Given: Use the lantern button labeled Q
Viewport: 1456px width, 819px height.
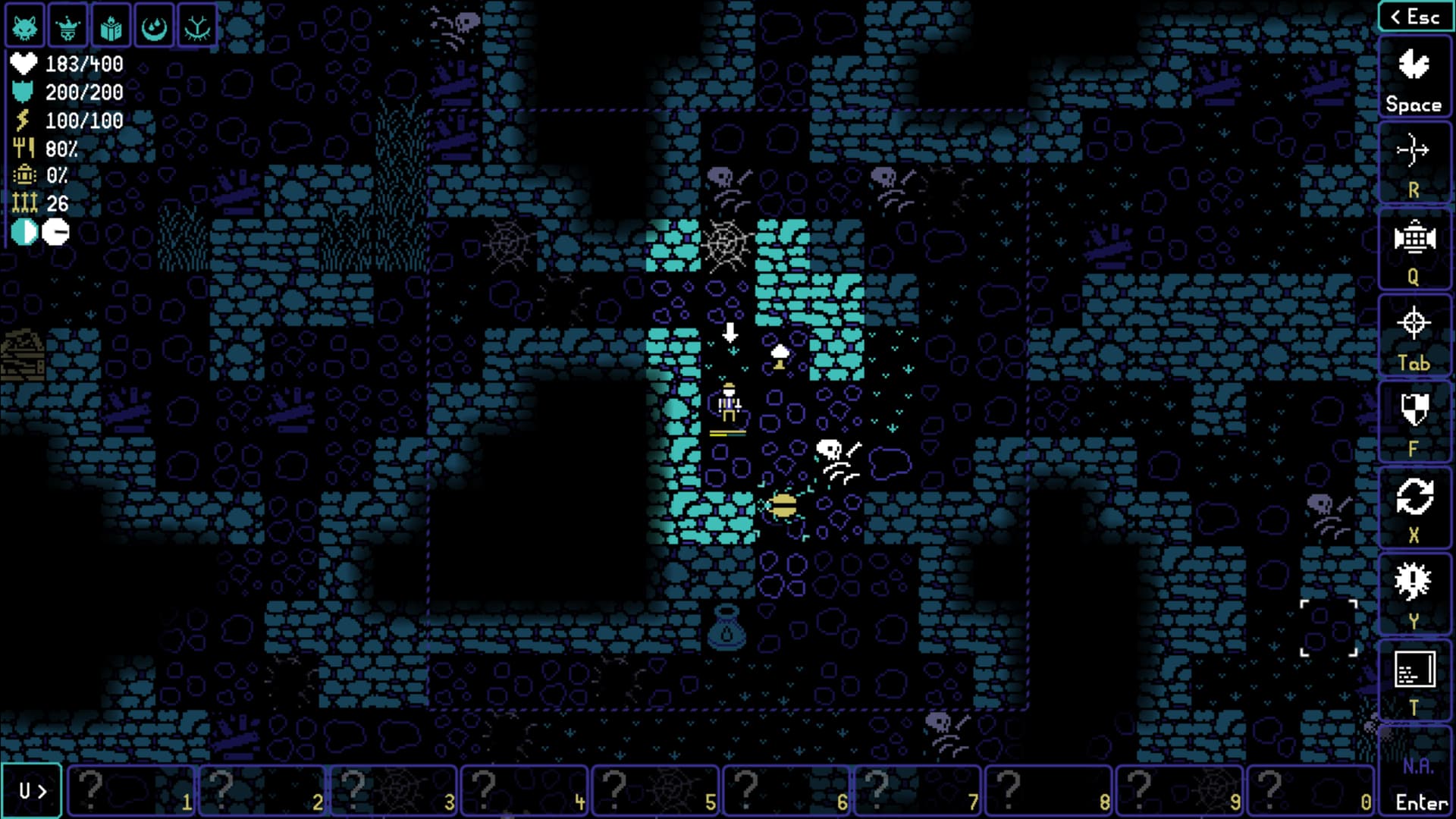Looking at the screenshot, I should (x=1414, y=250).
